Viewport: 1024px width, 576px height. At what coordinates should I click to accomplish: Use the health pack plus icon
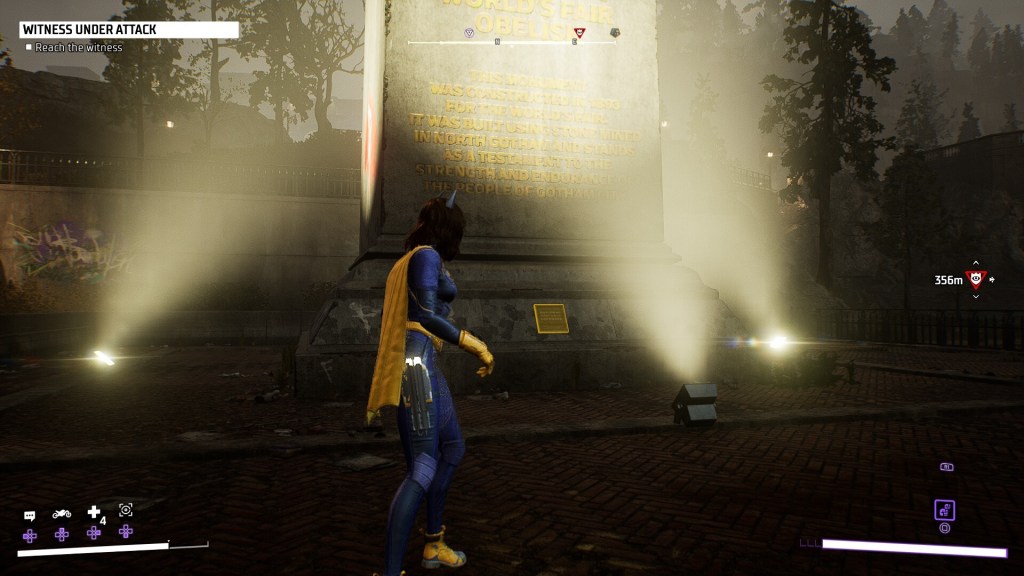94,512
